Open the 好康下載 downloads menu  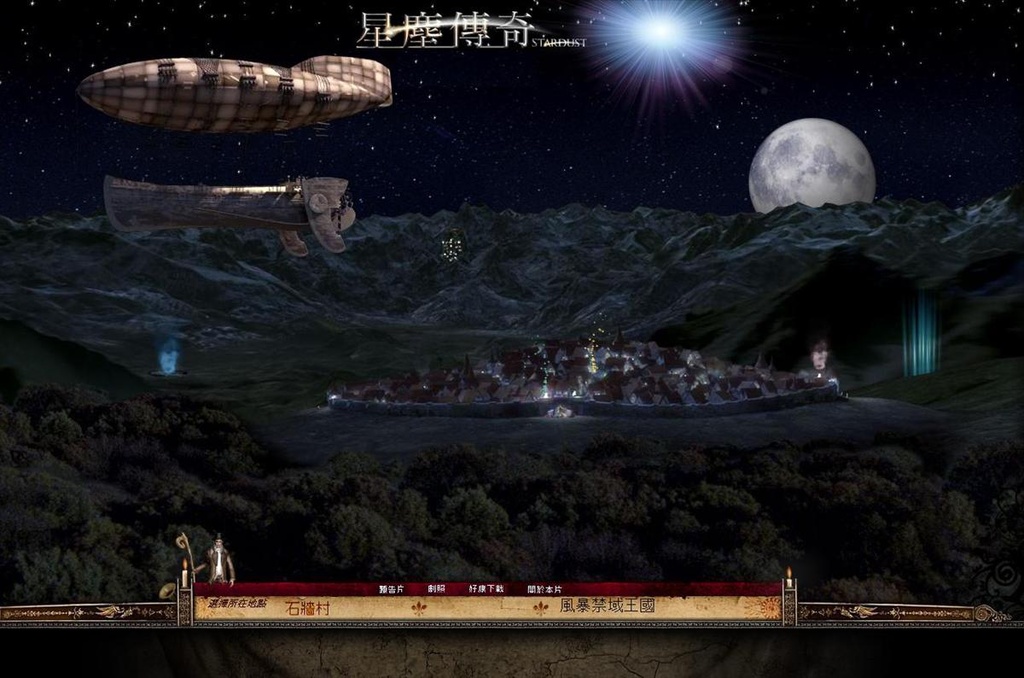point(486,589)
